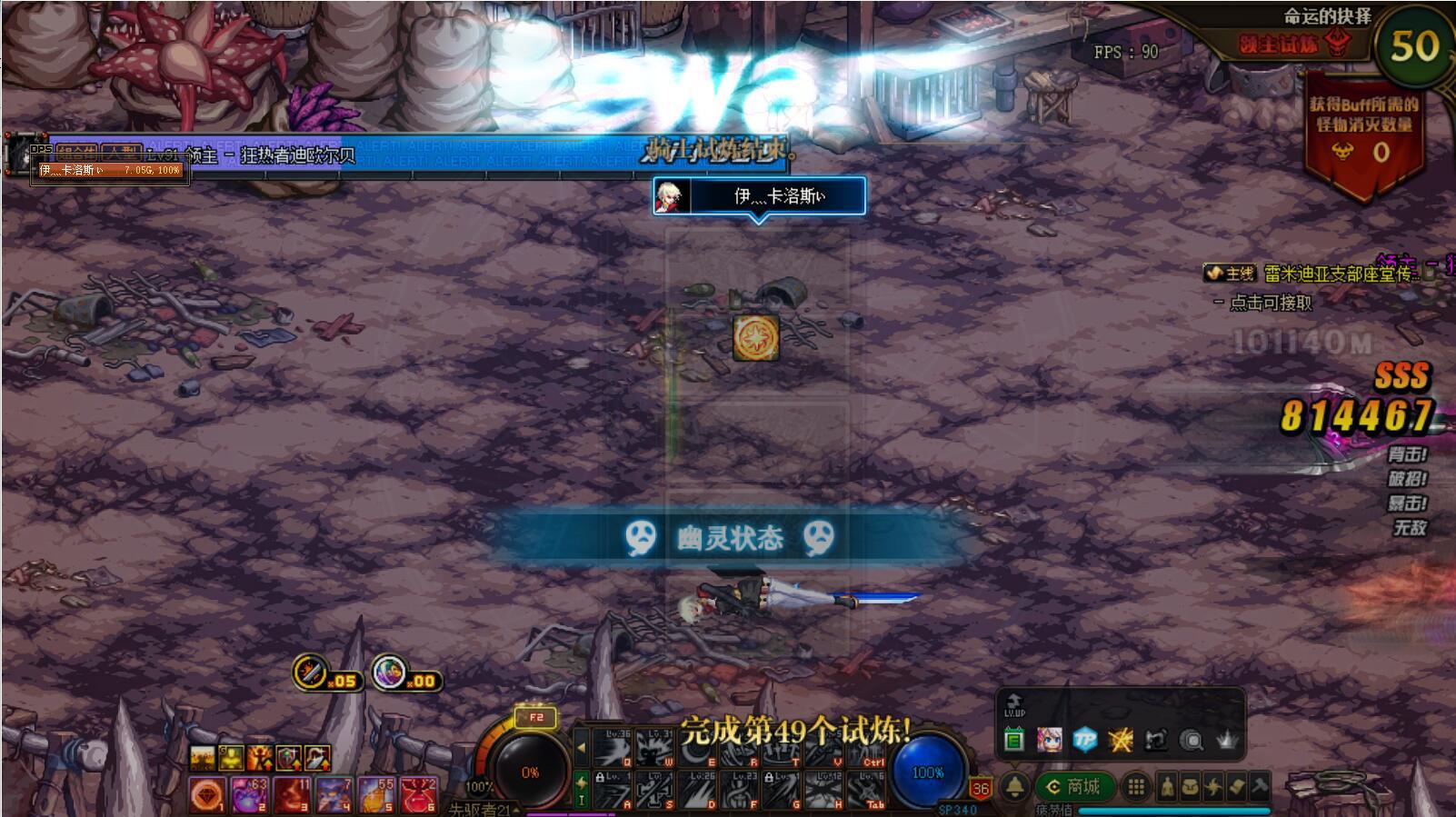Viewport: 1456px width, 817px height.
Task: Toggle the padlock on skill slot A
Action: pos(599,778)
